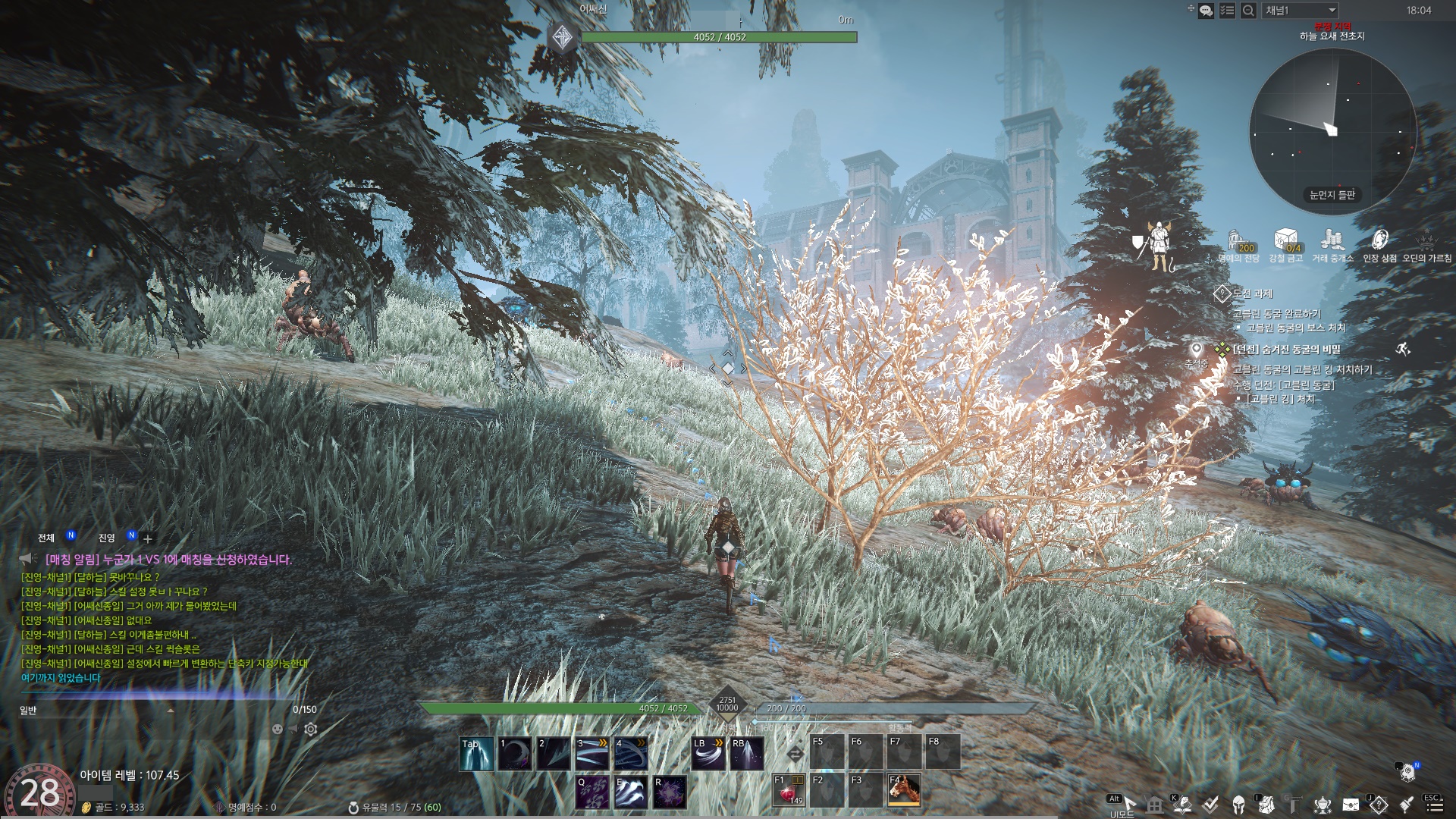1456x819 pixels.
Task: Switch to the 전체 chat tab
Action: click(x=46, y=538)
